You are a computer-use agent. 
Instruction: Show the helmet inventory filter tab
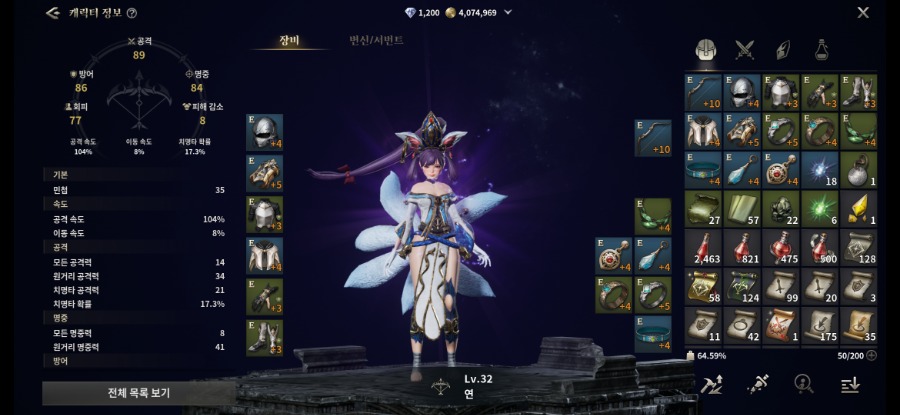(705, 49)
